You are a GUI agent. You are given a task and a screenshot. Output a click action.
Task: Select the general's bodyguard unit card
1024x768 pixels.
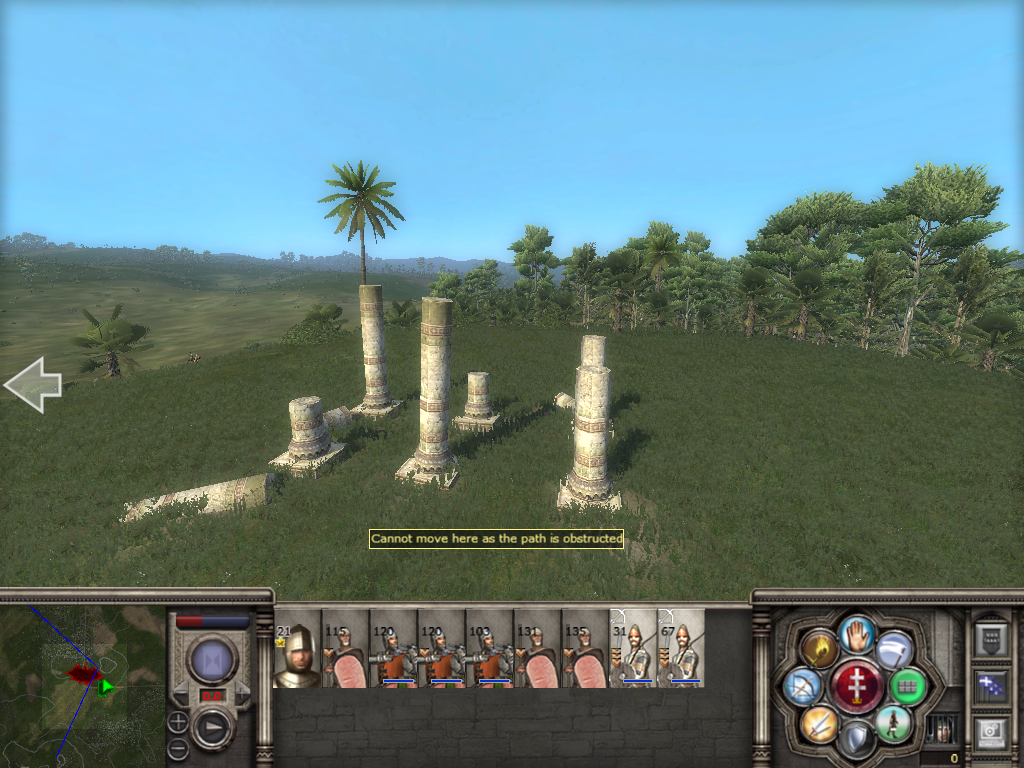[297, 649]
